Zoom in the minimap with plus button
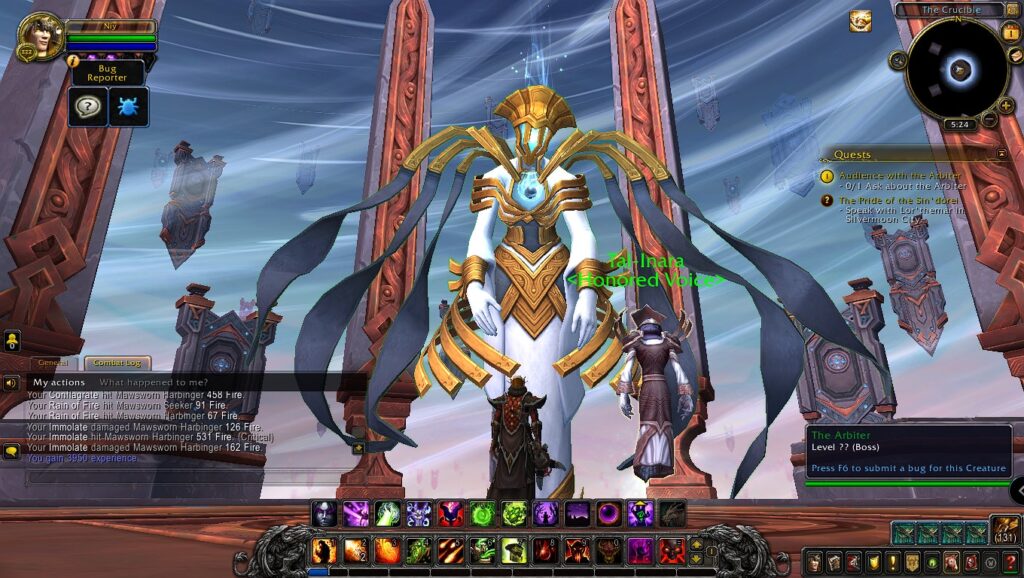The image size is (1024, 578). [x=1005, y=106]
